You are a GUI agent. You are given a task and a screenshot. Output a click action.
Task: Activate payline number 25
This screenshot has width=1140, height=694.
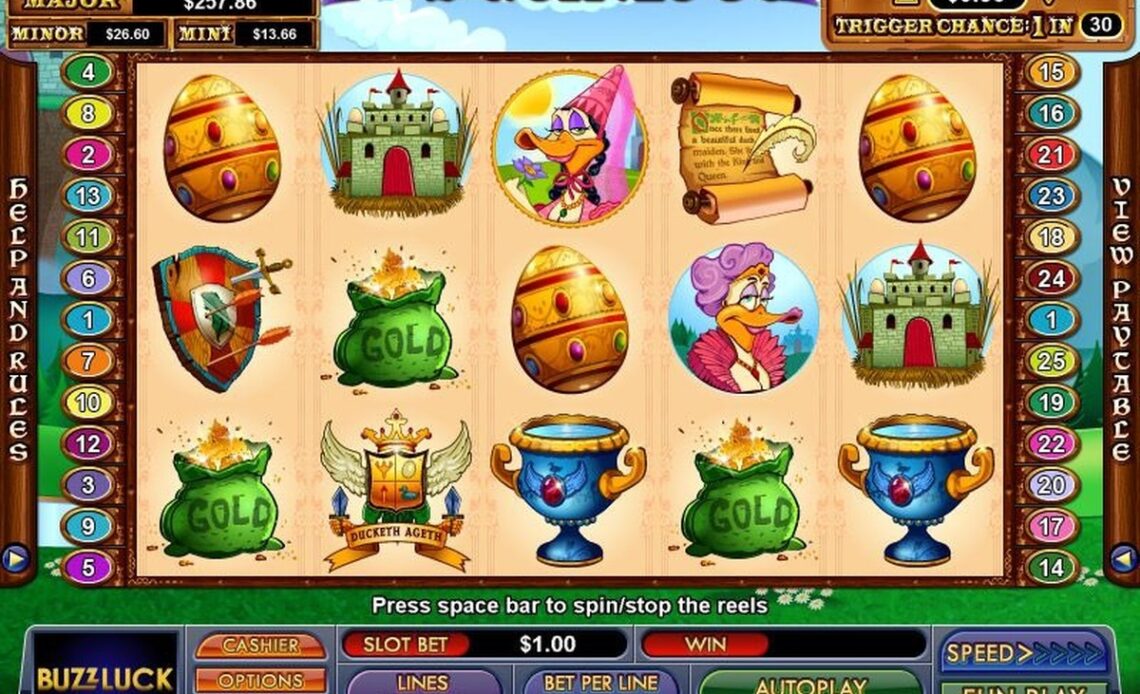[x=1051, y=361]
